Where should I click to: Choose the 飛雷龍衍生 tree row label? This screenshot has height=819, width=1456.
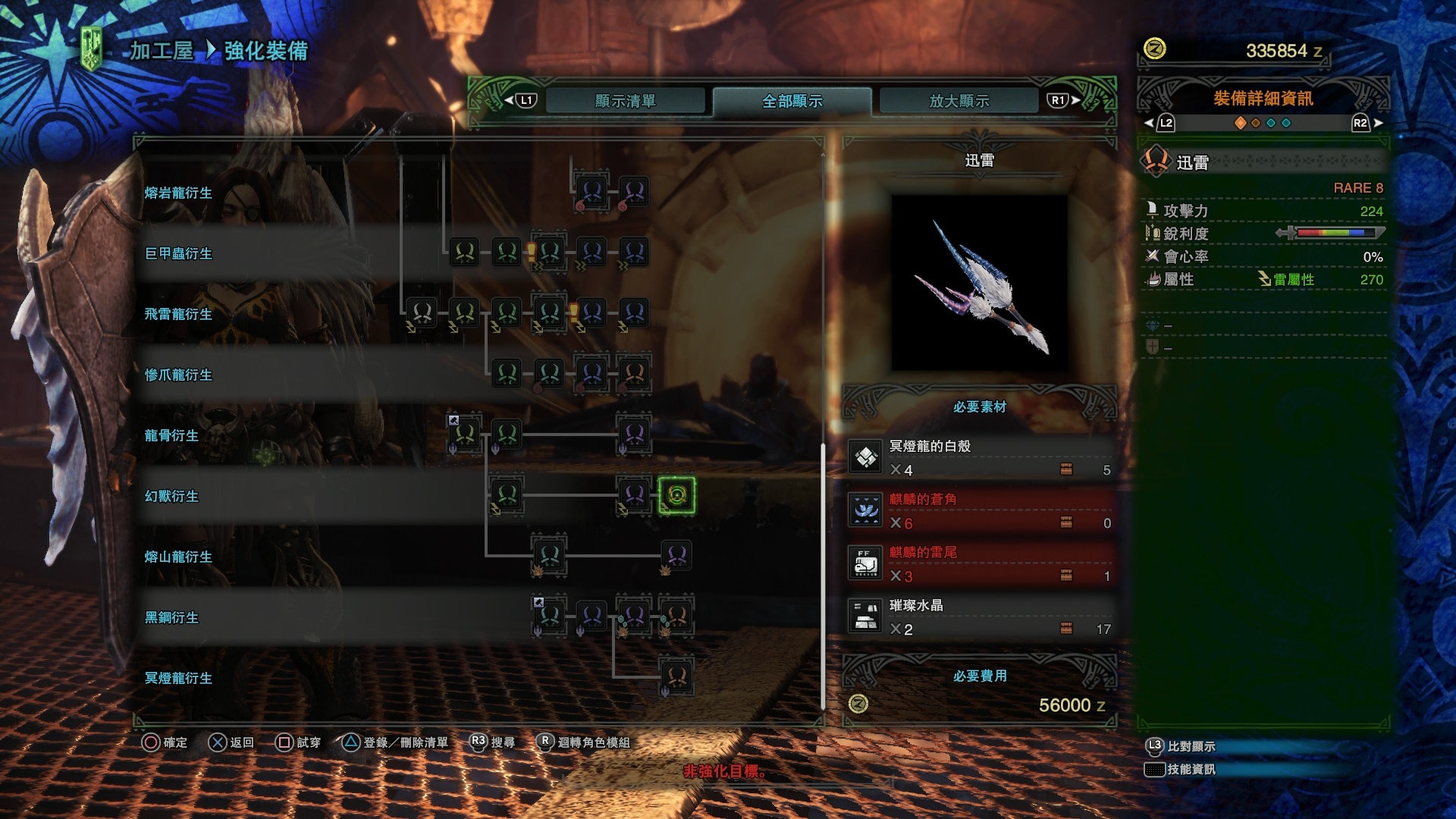point(178,314)
